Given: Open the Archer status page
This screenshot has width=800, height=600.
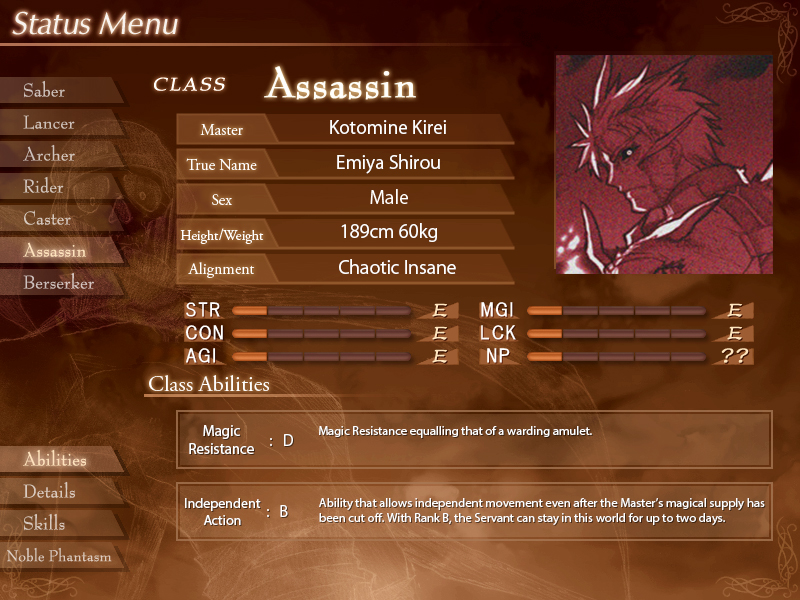Looking at the screenshot, I should click(49, 155).
